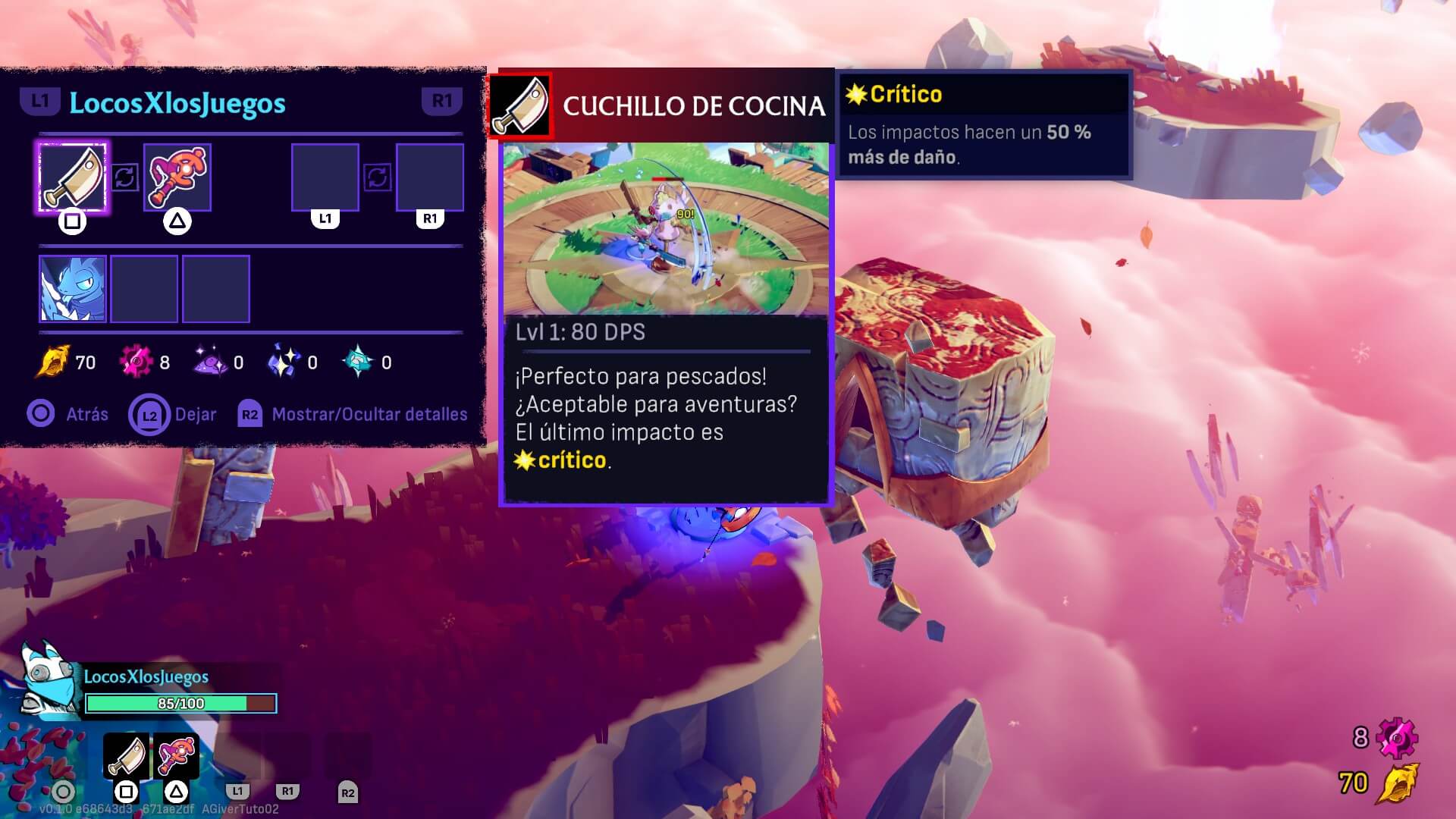This screenshot has height=819, width=1456.
Task: Click the Cuchillo de Cocina header icon
Action: coord(520,106)
